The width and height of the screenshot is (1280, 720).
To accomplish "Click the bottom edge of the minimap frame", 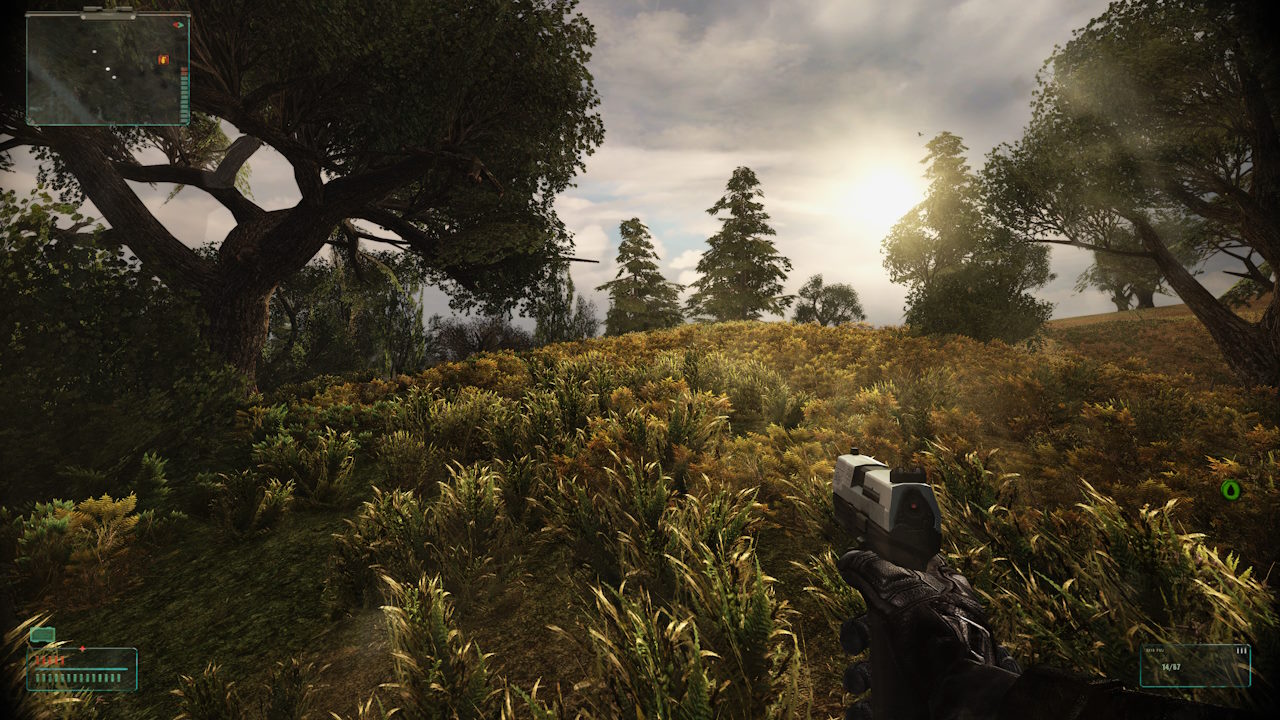I will (x=105, y=124).
